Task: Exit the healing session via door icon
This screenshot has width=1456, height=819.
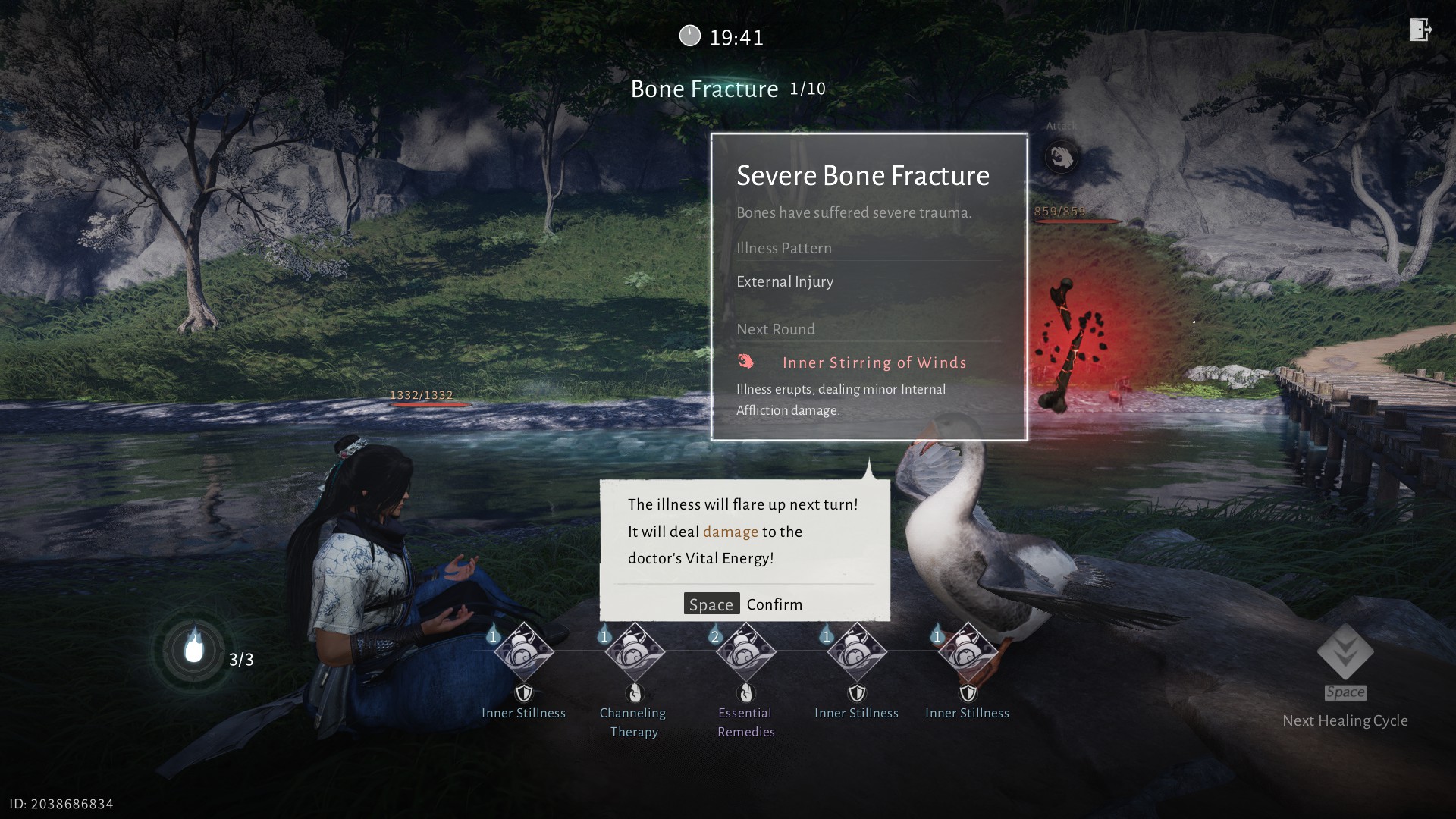Action: coord(1420,30)
